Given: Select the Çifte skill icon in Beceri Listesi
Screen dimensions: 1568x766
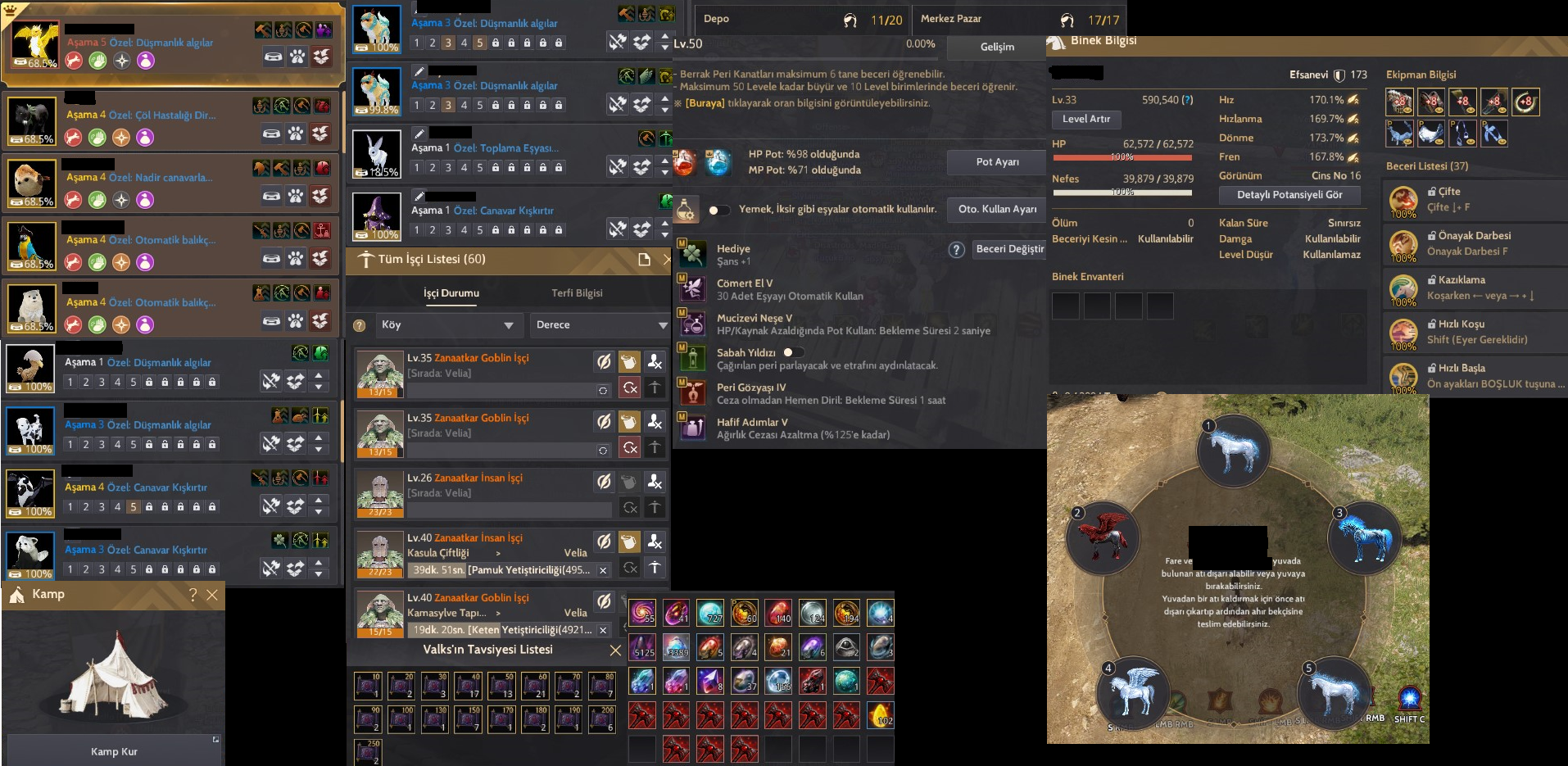Looking at the screenshot, I should click(1405, 201).
